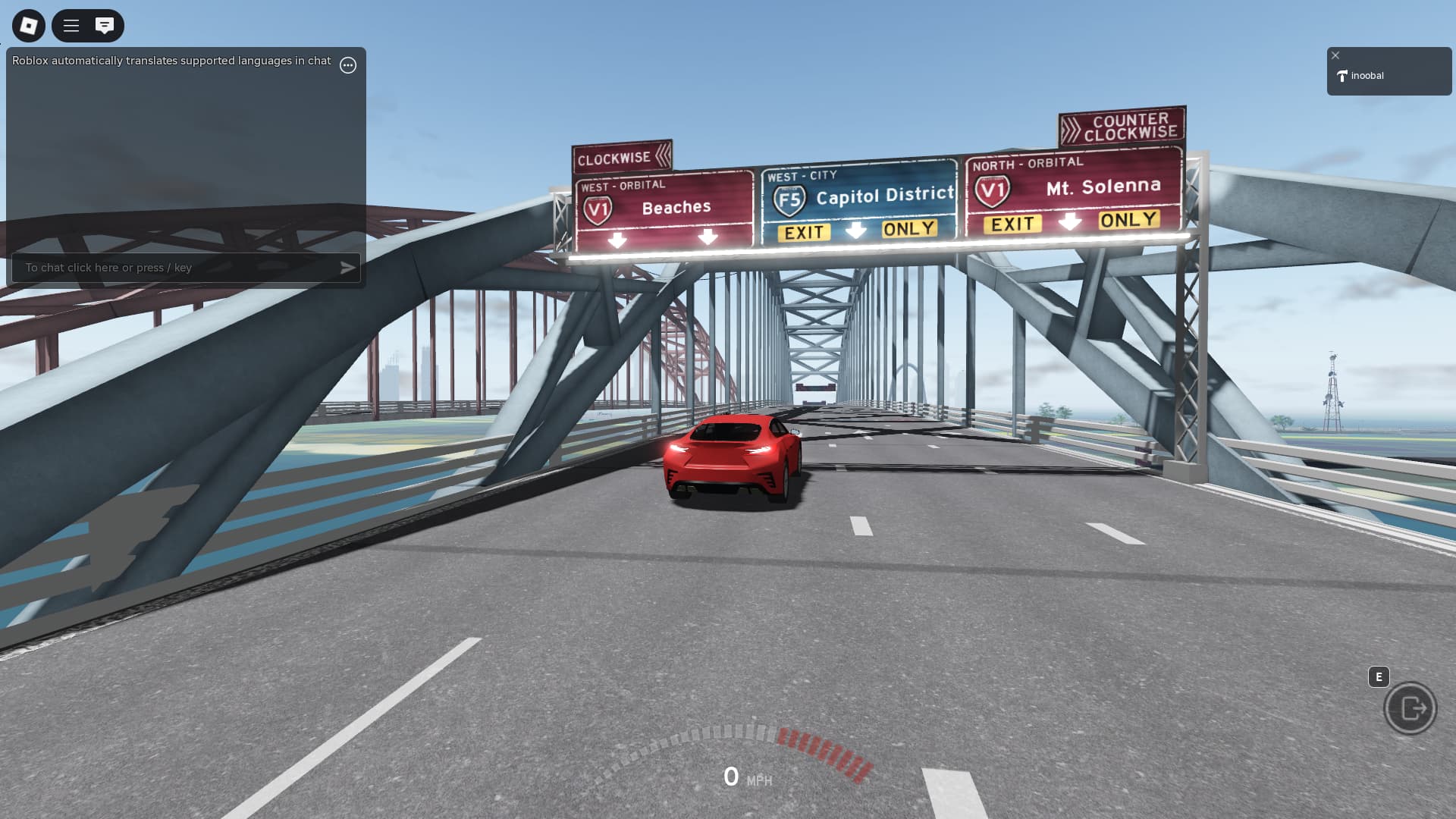Send chat message with arrow button

pos(347,268)
